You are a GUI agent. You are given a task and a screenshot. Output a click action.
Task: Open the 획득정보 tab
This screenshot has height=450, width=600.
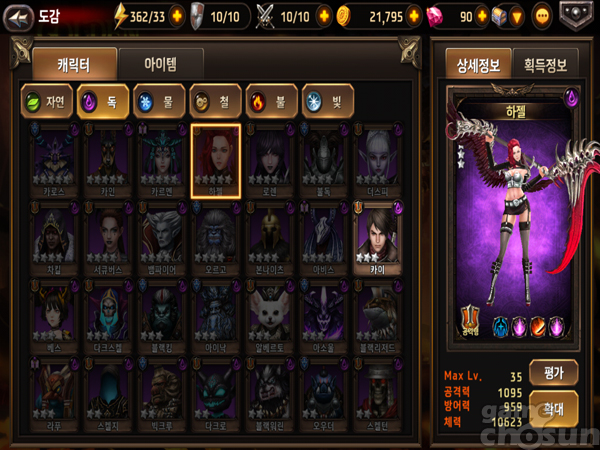pos(545,65)
